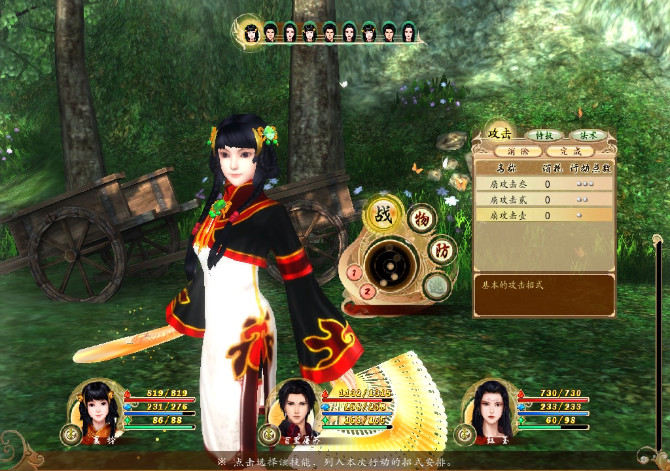The height and width of the screenshot is (471, 670).
Task: Confirm with the 完成 done button
Action: point(570,152)
